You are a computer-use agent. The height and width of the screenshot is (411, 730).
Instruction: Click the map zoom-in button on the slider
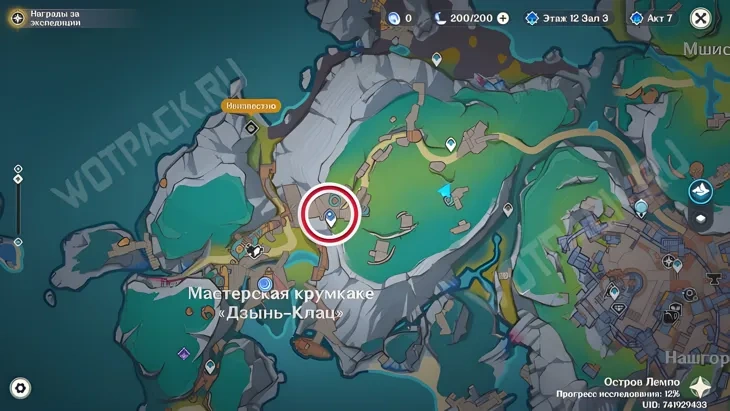click(x=18, y=169)
